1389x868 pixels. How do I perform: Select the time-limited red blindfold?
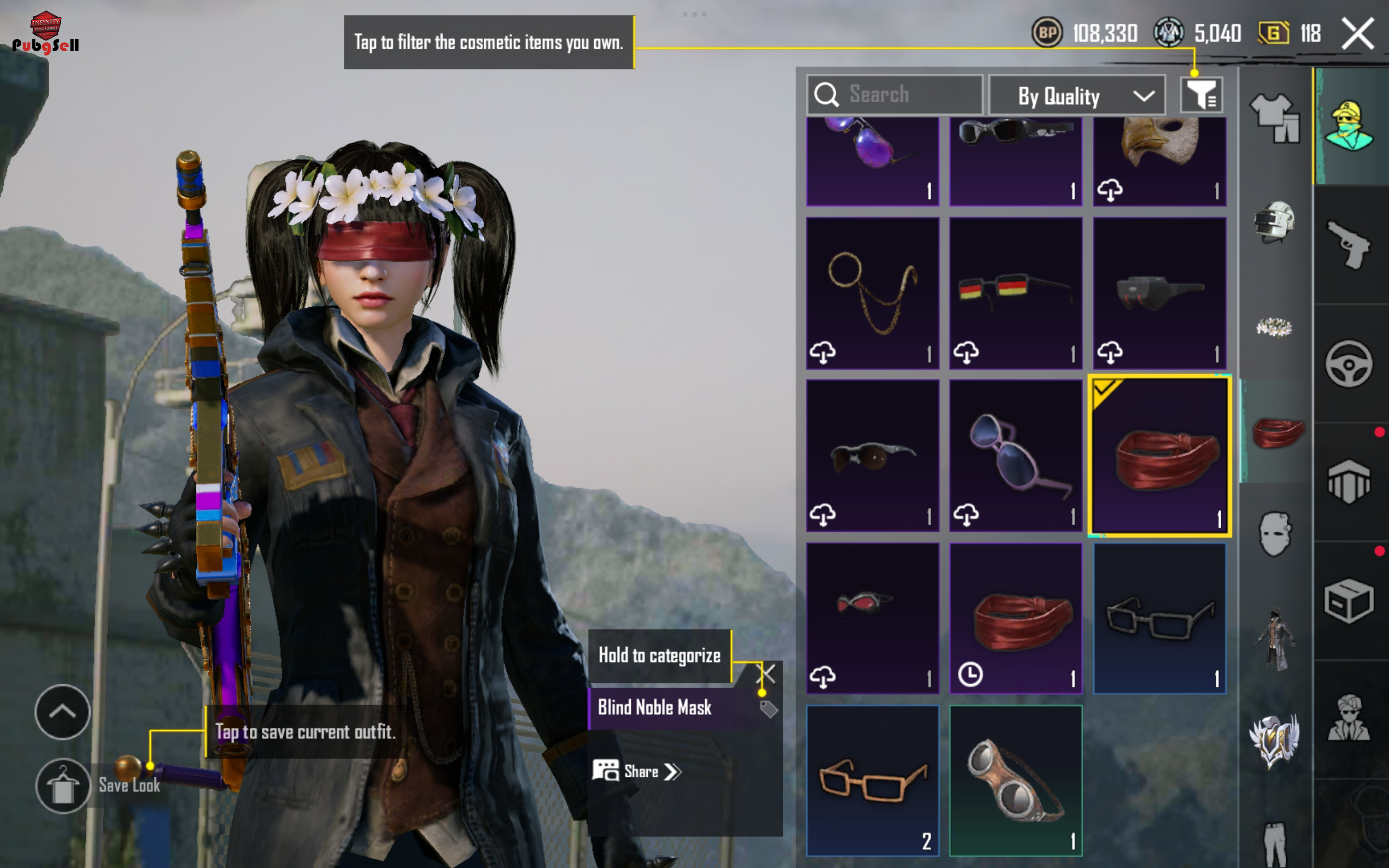[1015, 618]
